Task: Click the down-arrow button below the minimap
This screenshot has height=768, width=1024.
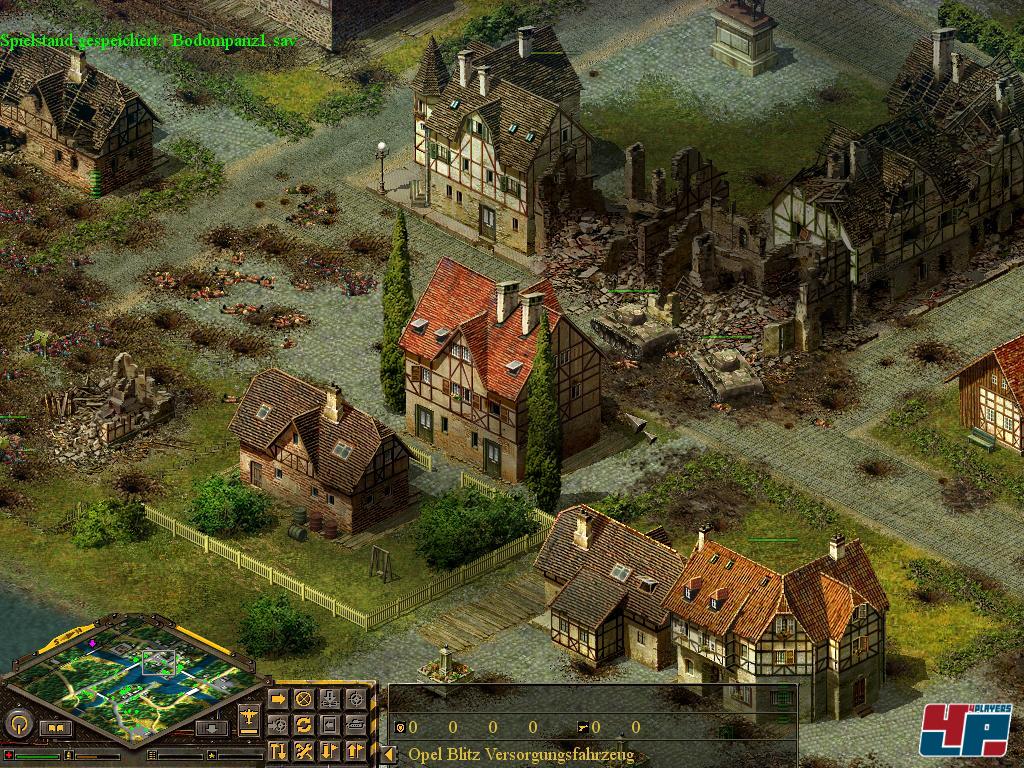Action: 210,728
